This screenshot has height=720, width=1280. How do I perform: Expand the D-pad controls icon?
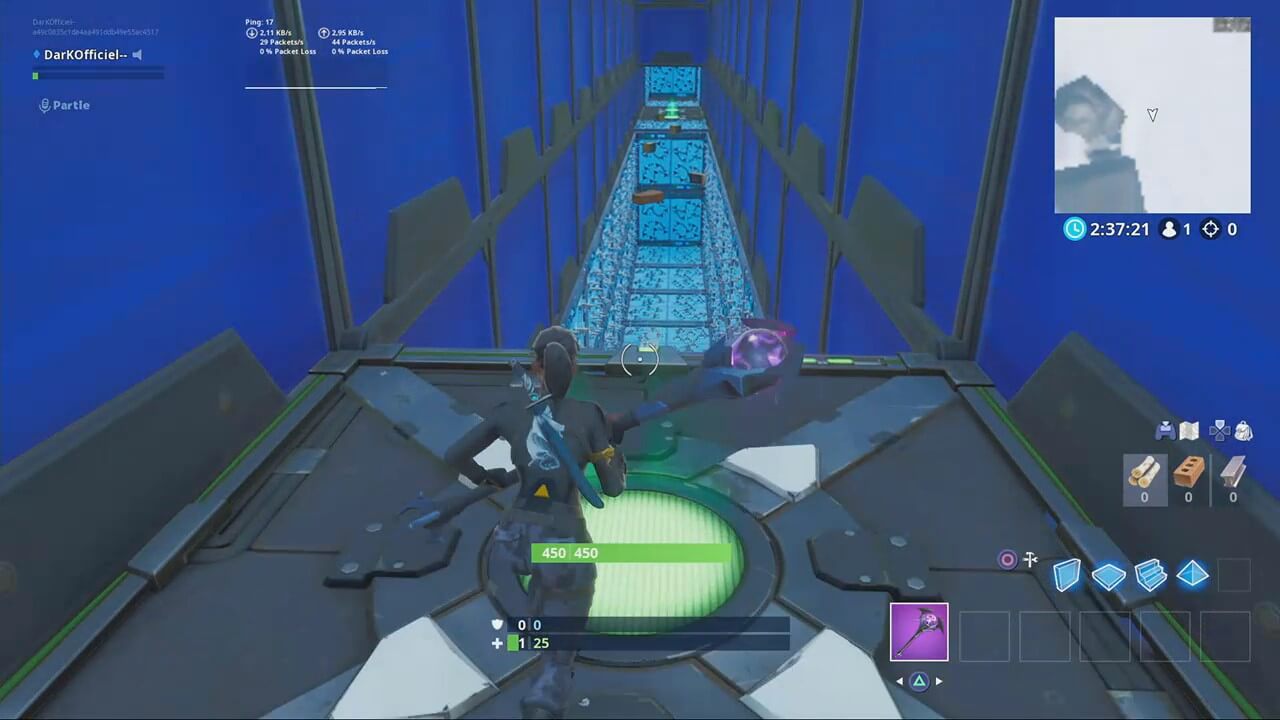point(1220,430)
